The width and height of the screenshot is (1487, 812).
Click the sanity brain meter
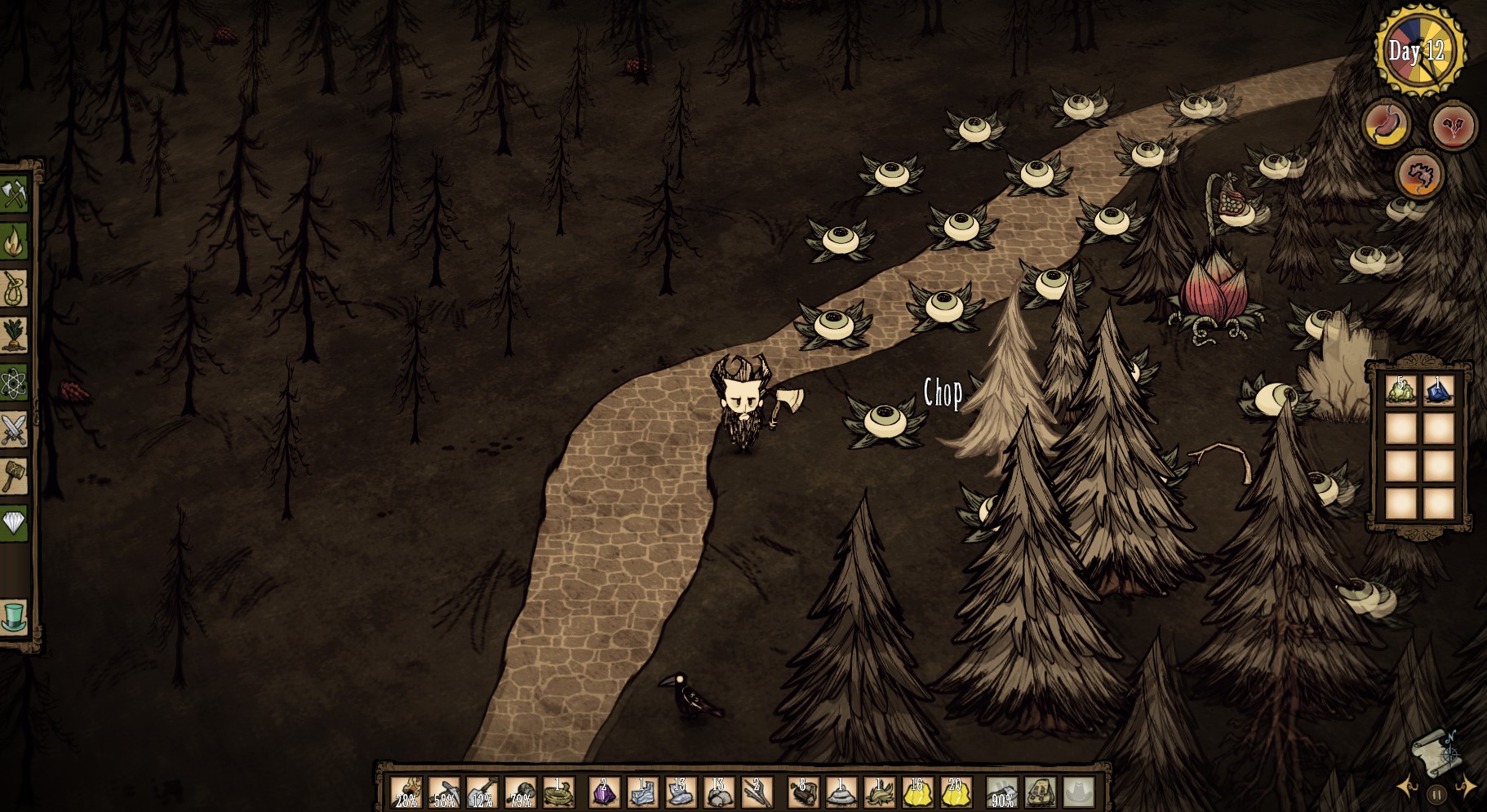coord(1420,175)
